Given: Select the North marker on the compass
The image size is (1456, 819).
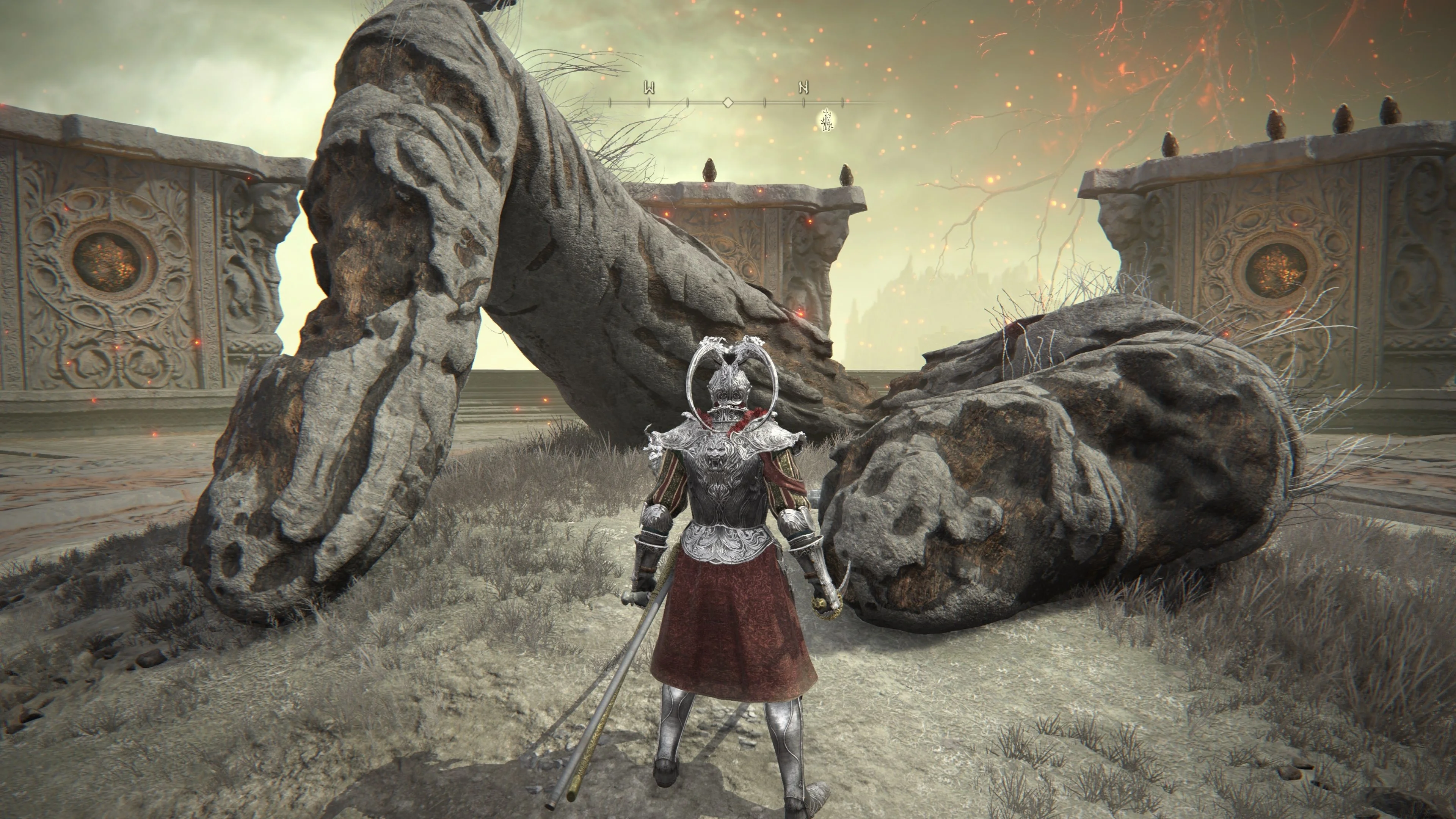Looking at the screenshot, I should pyautogui.click(x=804, y=88).
